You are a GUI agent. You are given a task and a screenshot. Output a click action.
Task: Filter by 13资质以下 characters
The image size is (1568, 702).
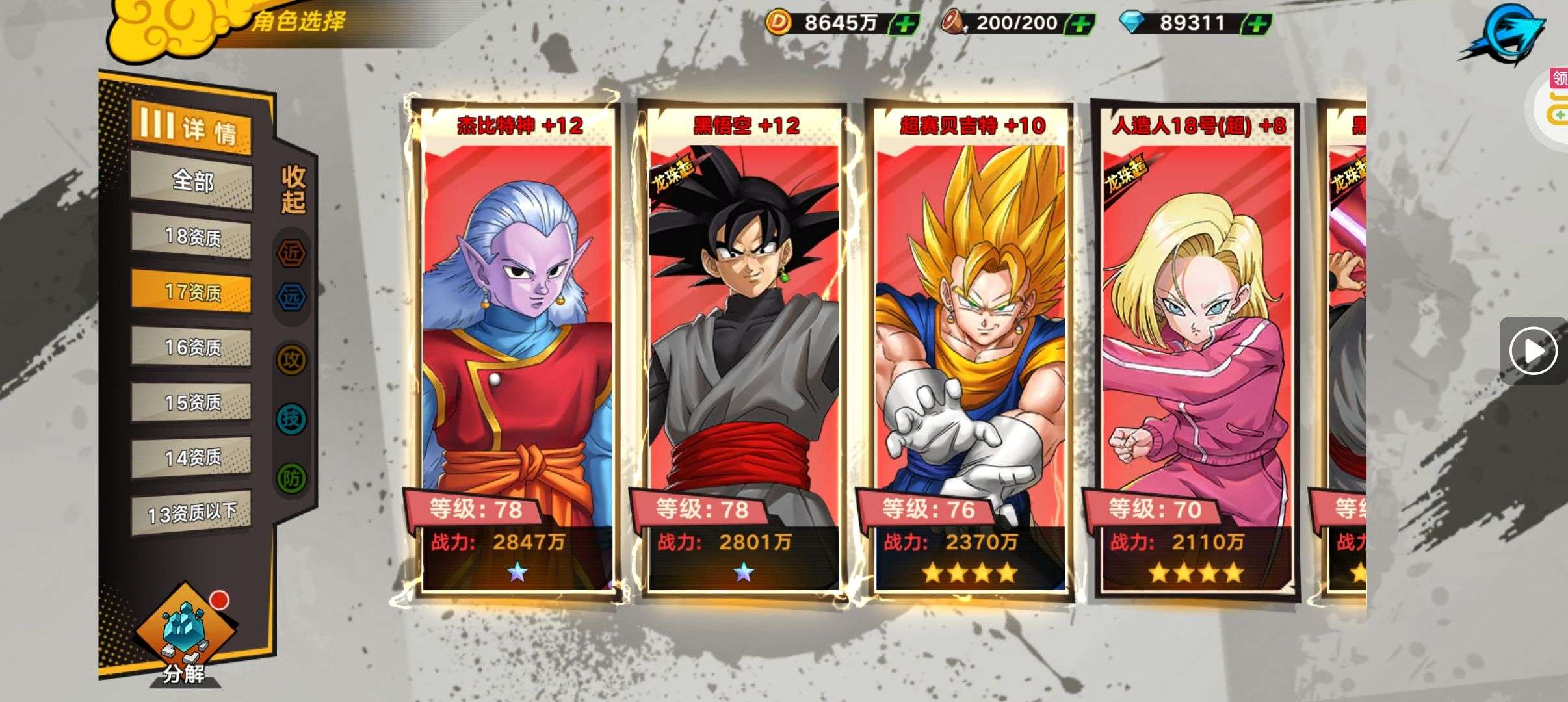pos(192,513)
